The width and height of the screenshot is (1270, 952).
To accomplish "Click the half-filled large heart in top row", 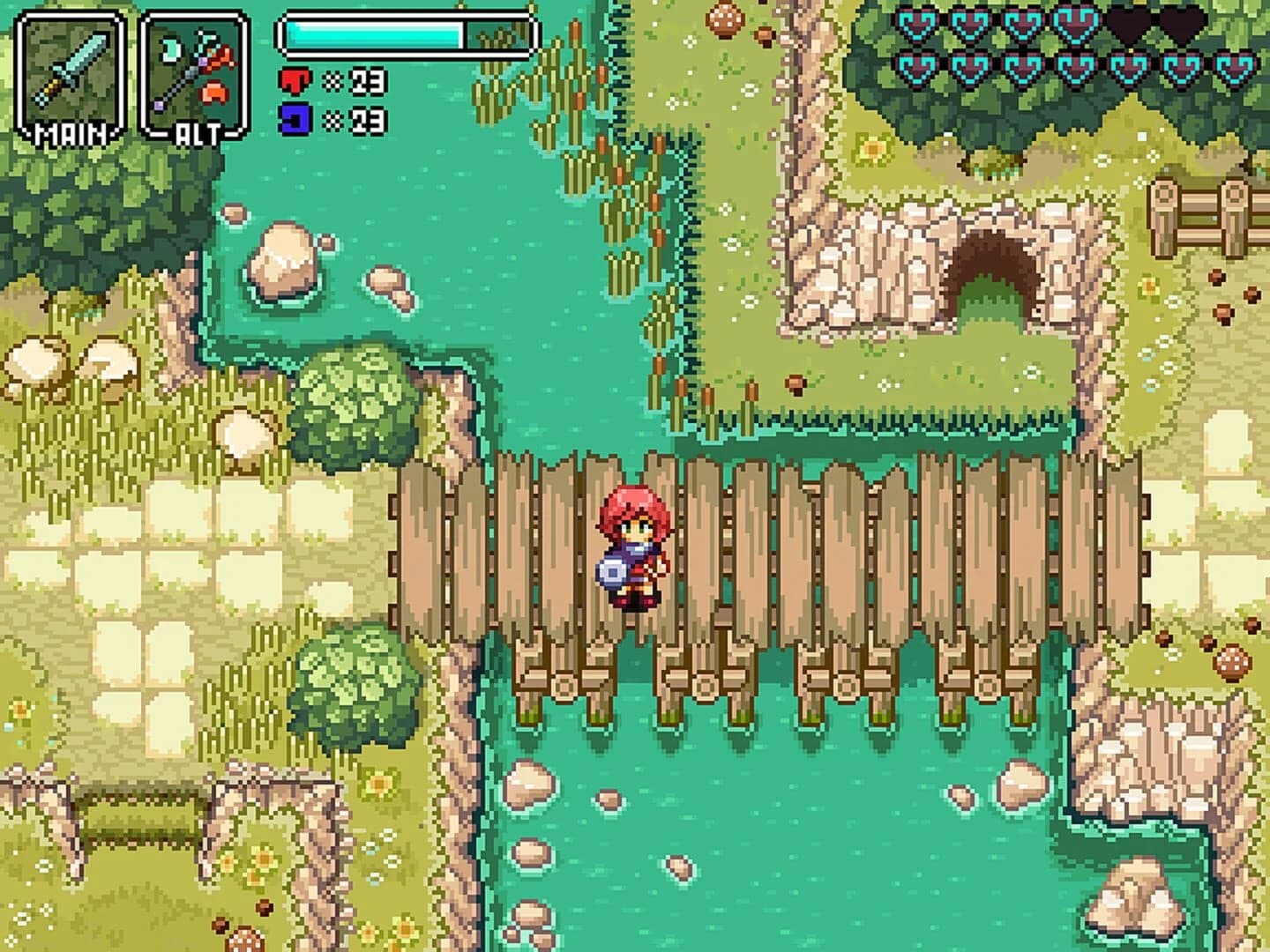I will click(x=1077, y=23).
